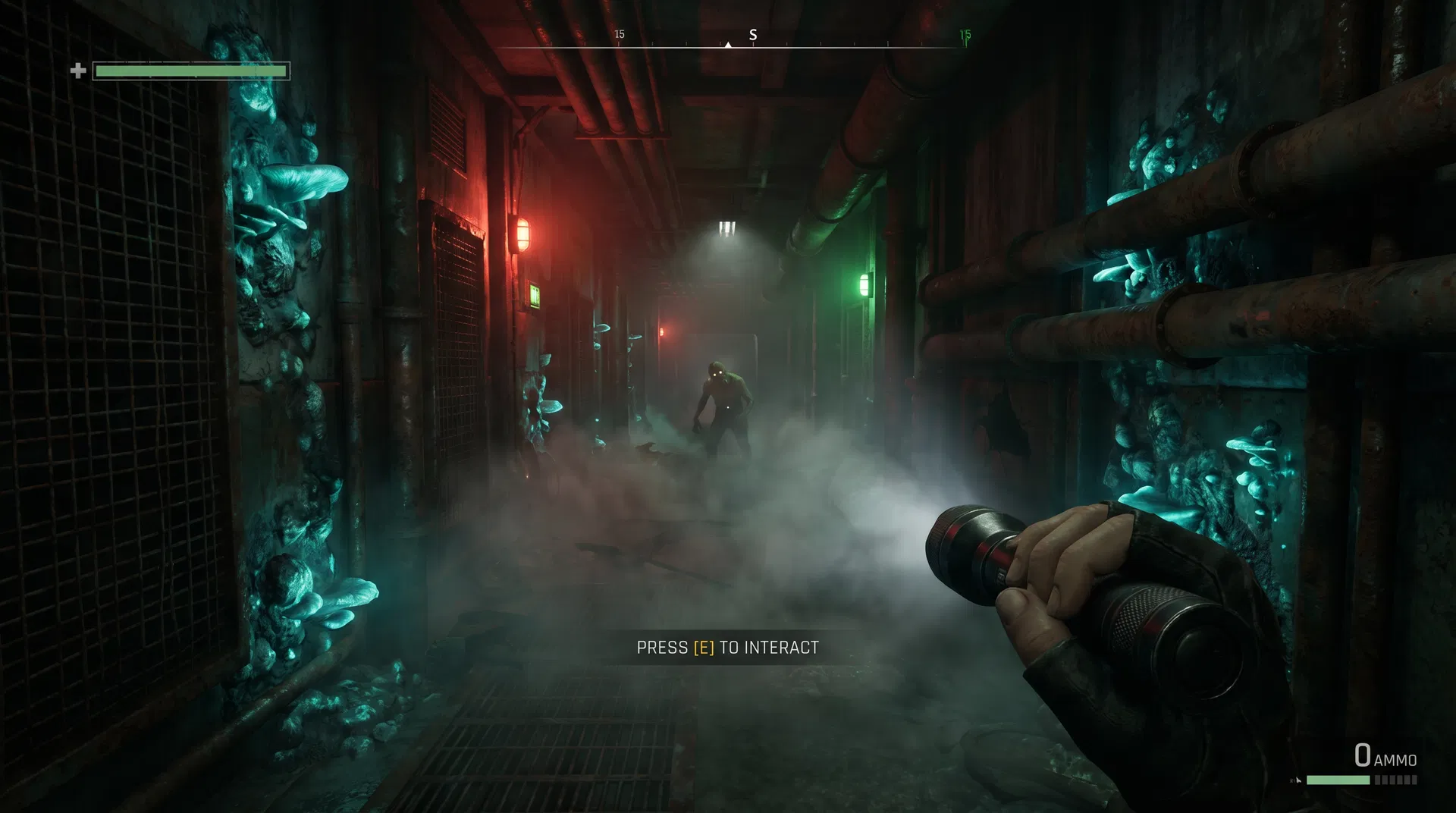Select the green waypoint marker on the compass
This screenshot has width=1456, height=813.
965,36
